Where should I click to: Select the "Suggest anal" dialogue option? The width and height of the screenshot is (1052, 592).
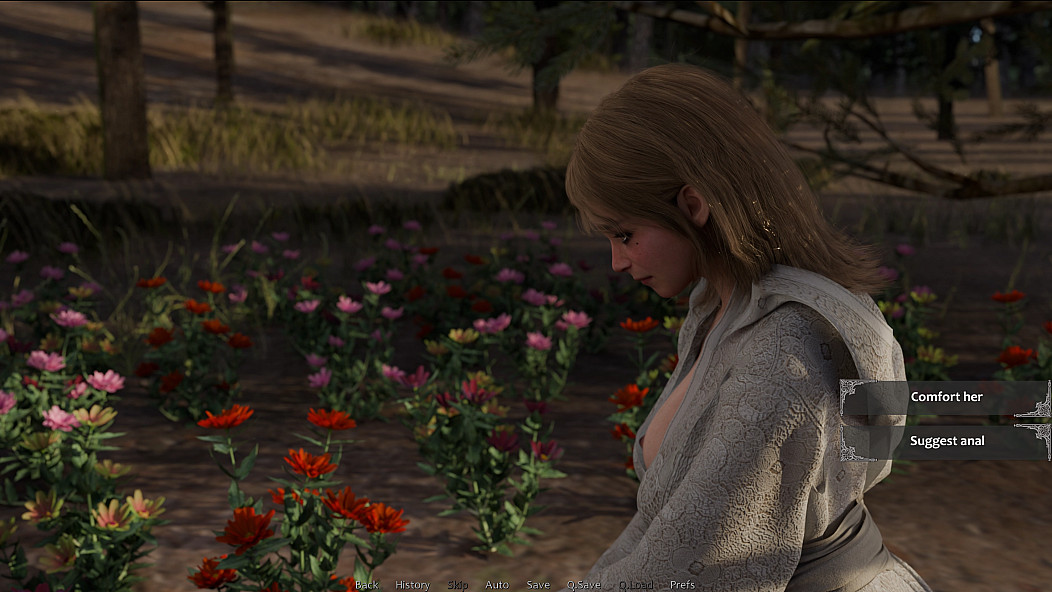point(946,441)
